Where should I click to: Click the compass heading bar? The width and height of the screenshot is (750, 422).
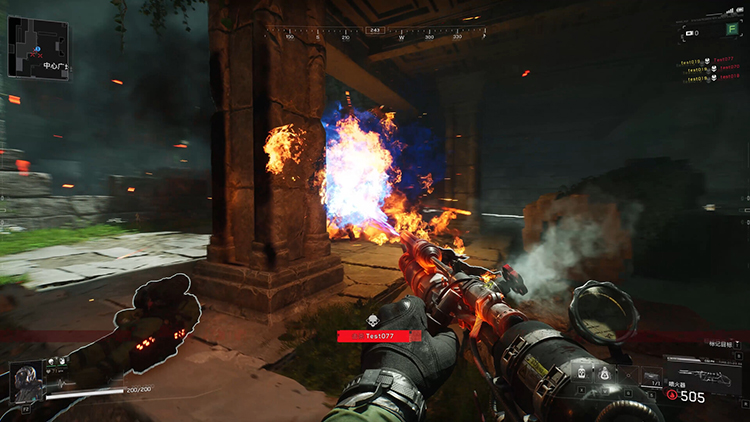[x=375, y=35]
